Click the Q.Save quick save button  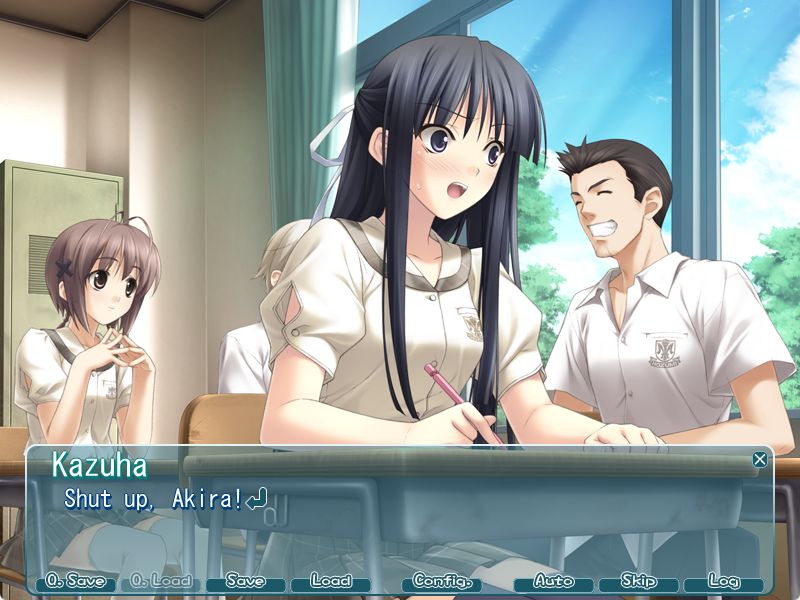point(76,582)
